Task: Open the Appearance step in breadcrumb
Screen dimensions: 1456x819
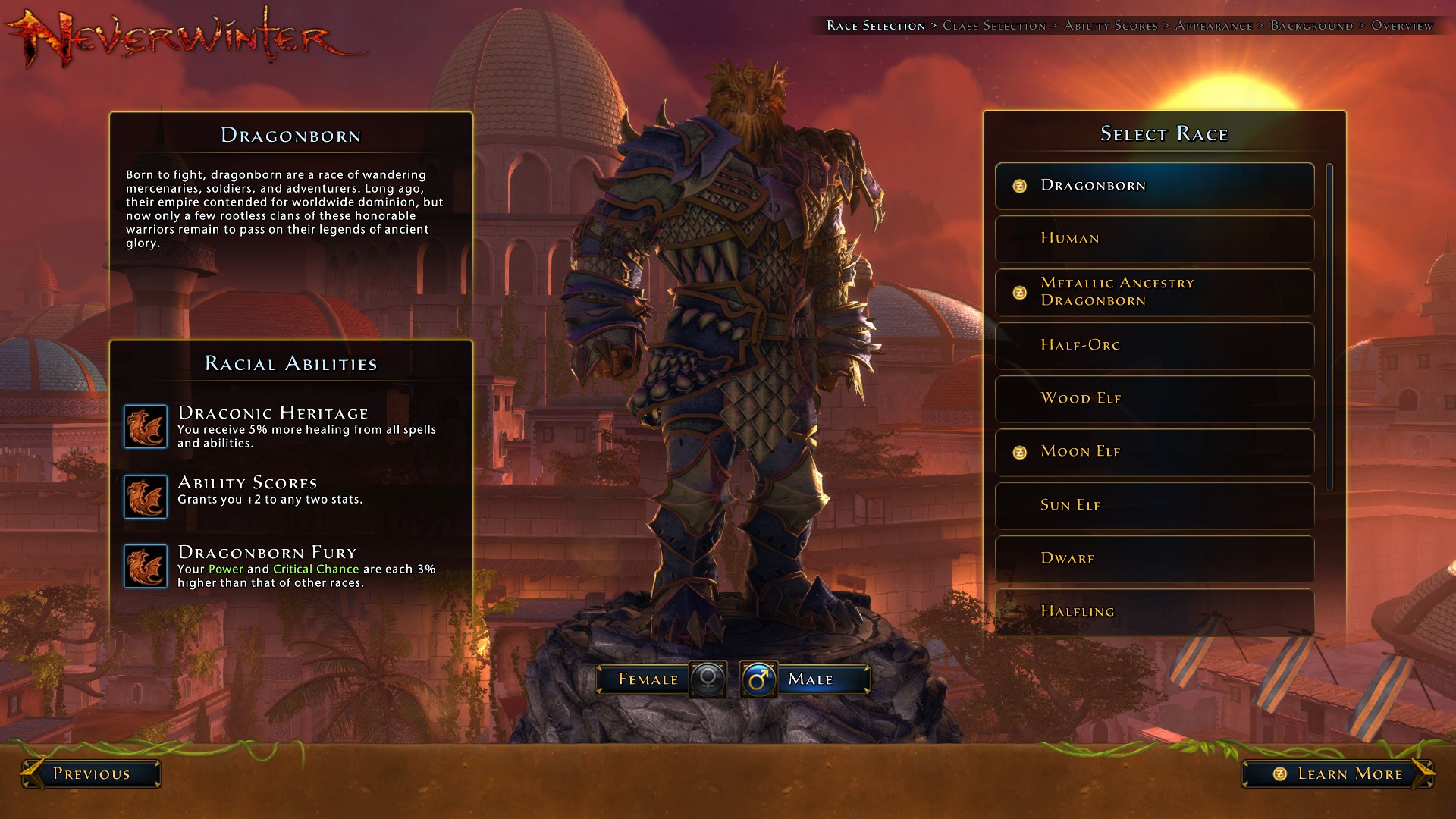Action: point(1213,26)
